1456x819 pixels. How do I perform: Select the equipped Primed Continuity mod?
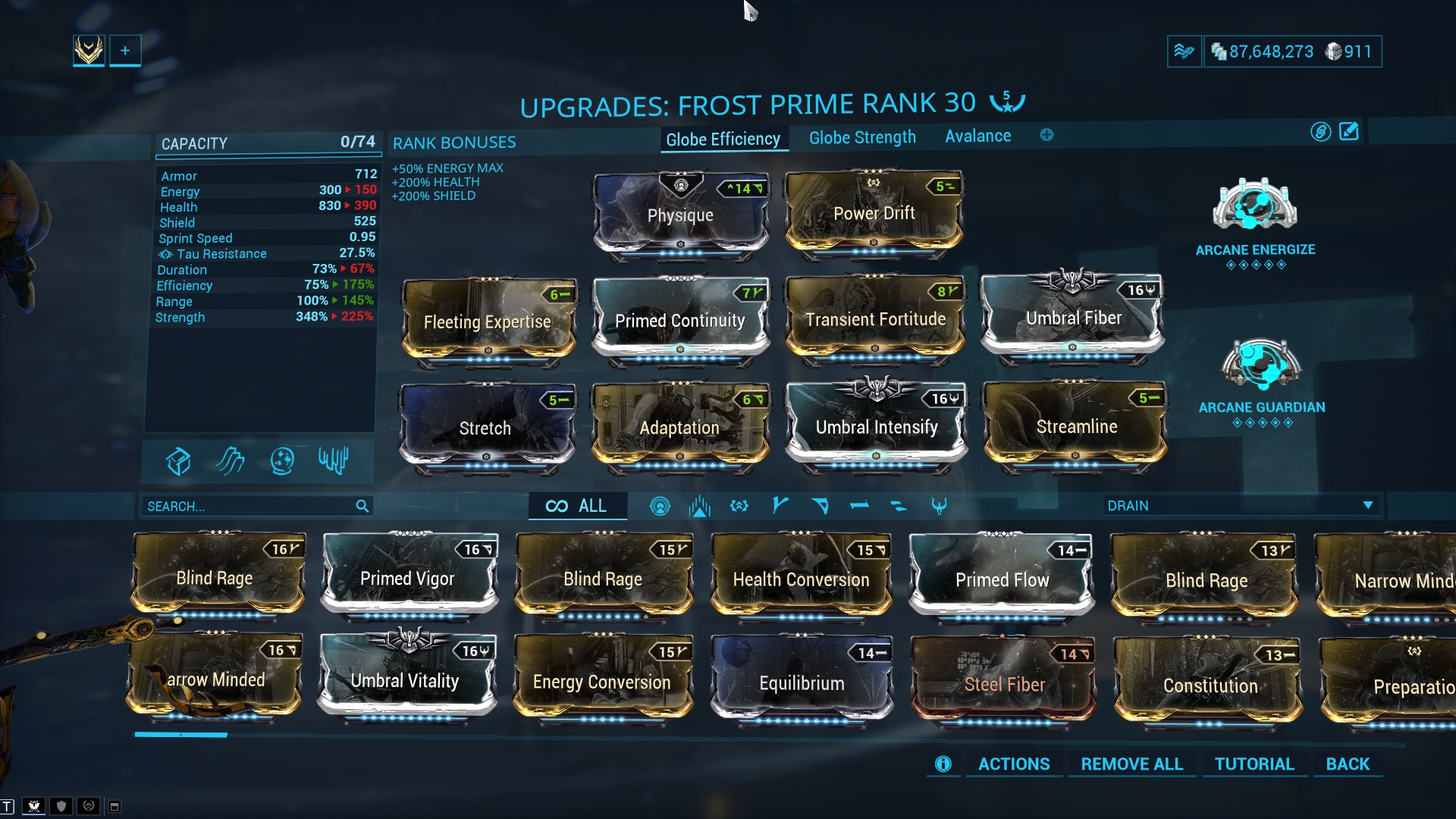680,319
